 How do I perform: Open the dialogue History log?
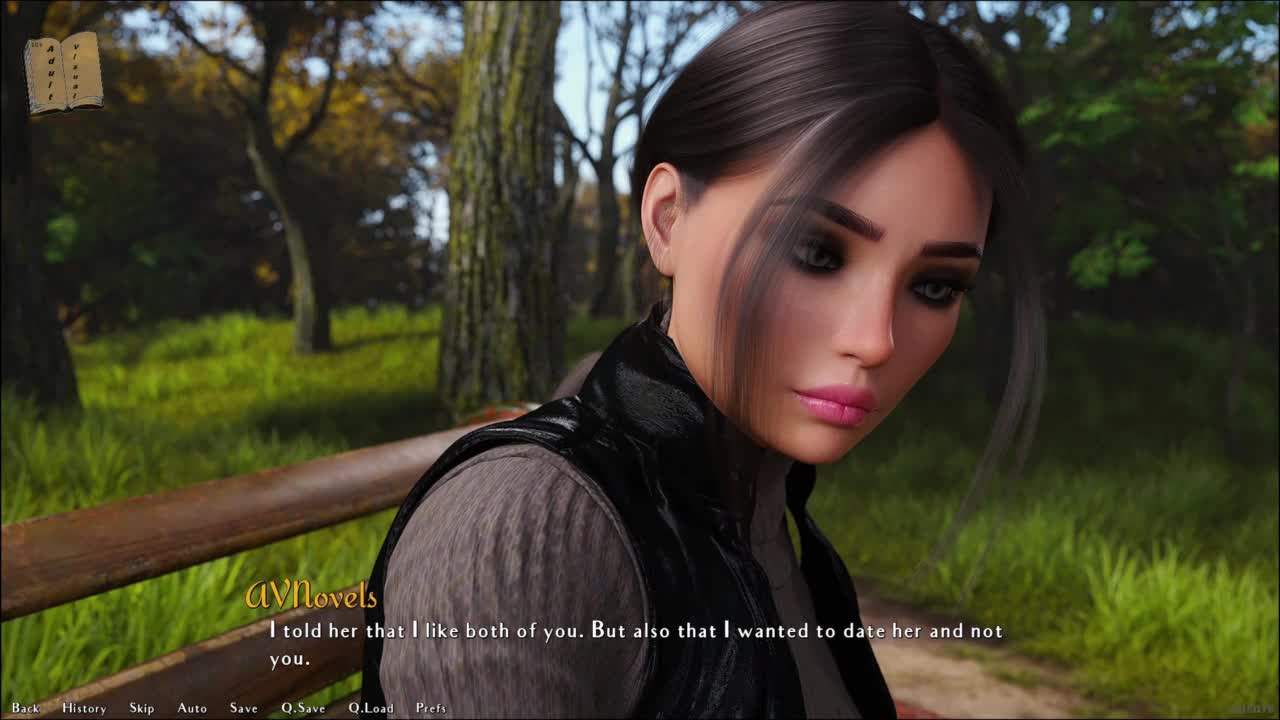pos(84,708)
